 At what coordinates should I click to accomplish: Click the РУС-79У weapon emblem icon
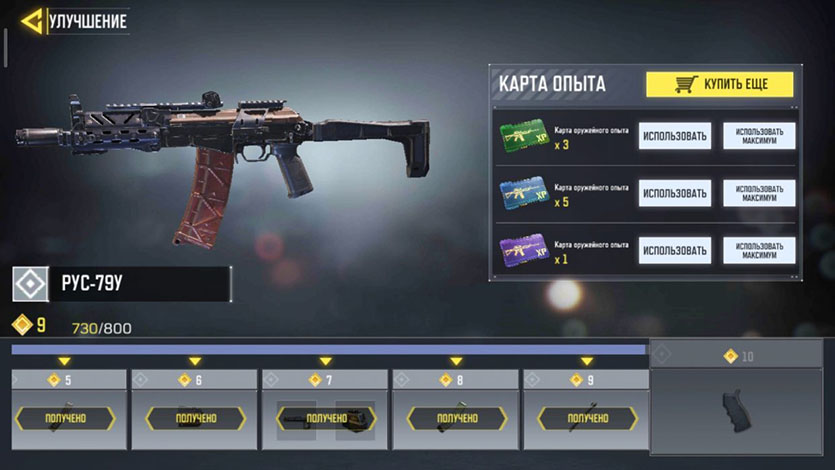point(30,284)
